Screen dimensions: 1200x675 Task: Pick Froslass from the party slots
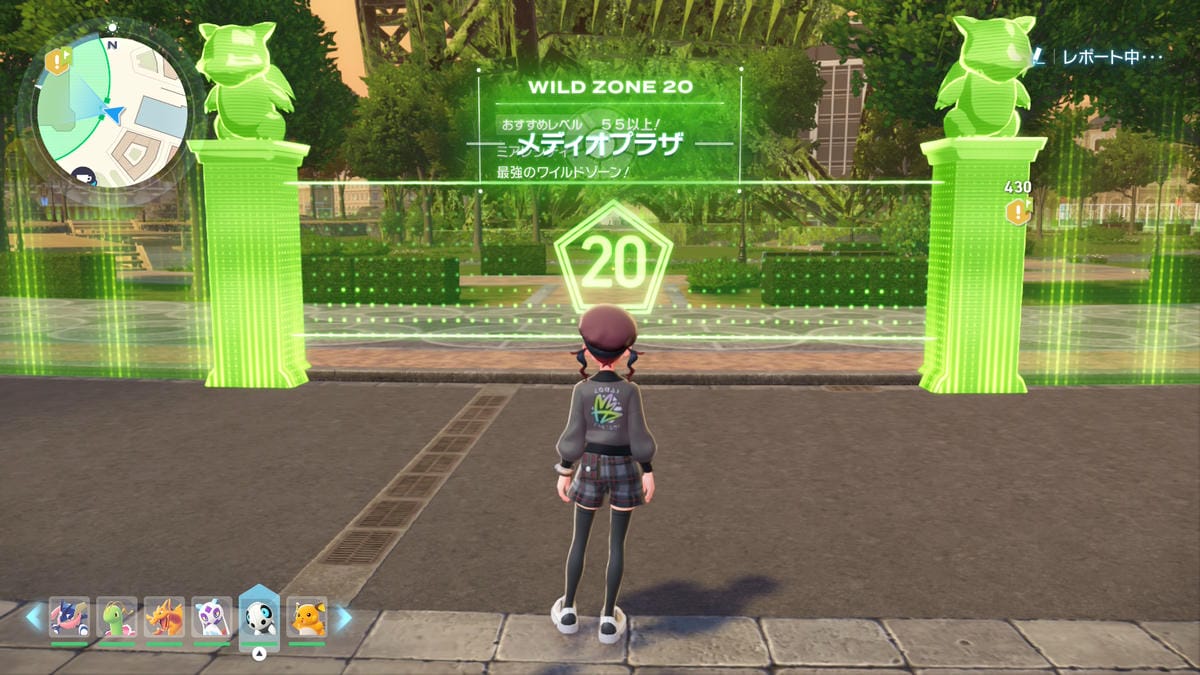coord(211,617)
